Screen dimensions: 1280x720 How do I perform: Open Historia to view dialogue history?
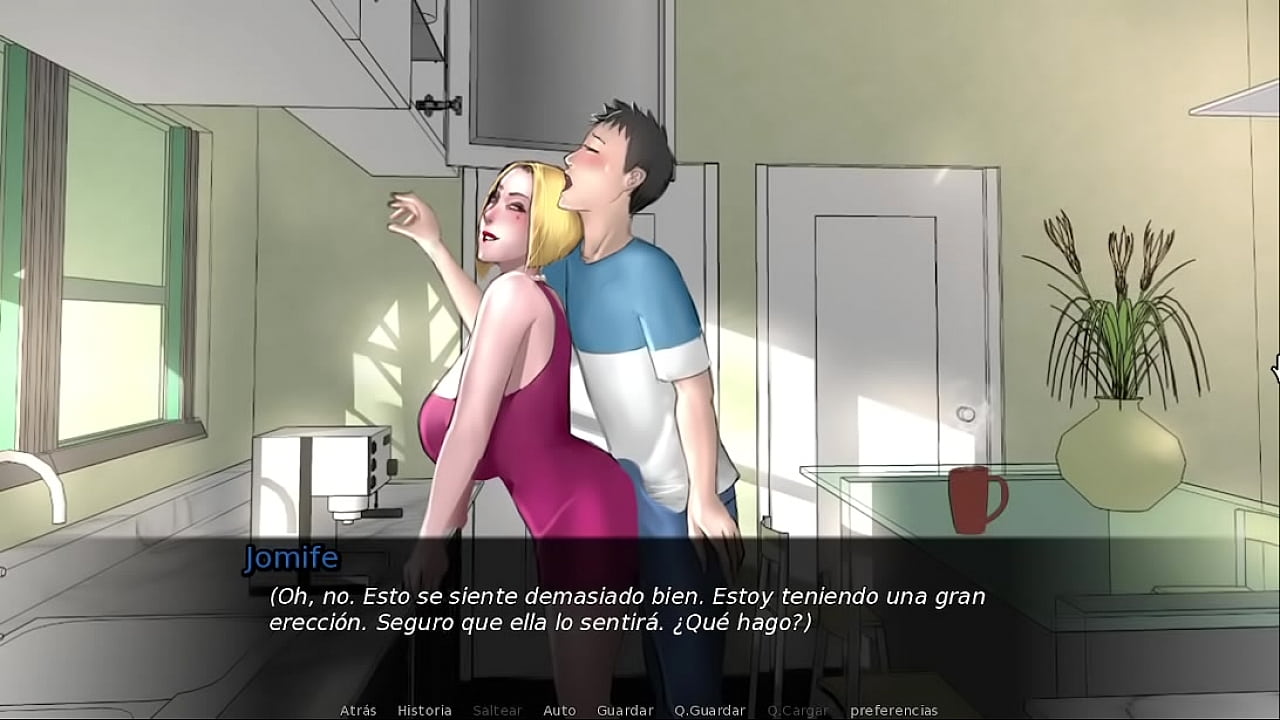point(425,710)
